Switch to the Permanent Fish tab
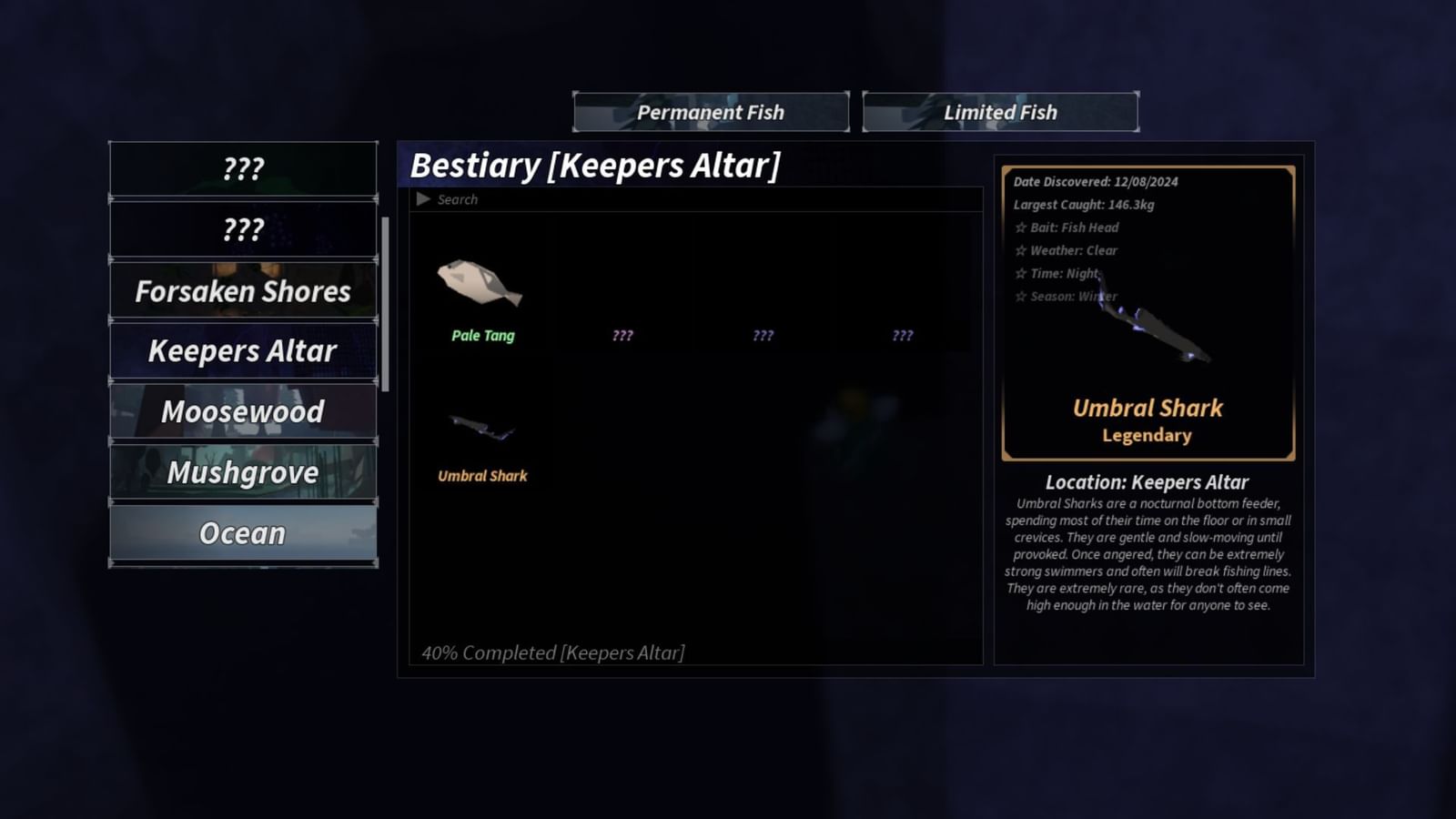The height and width of the screenshot is (819, 1456). pos(711,111)
